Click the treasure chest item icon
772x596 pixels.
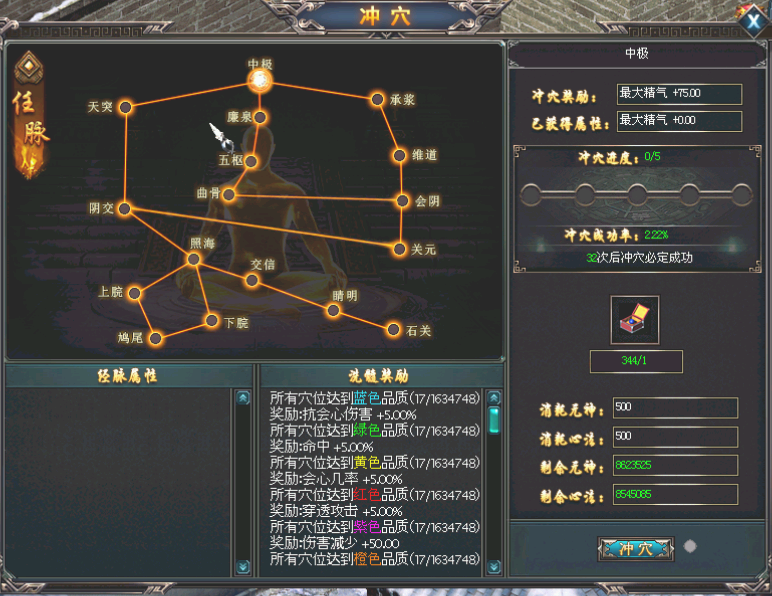point(634,319)
